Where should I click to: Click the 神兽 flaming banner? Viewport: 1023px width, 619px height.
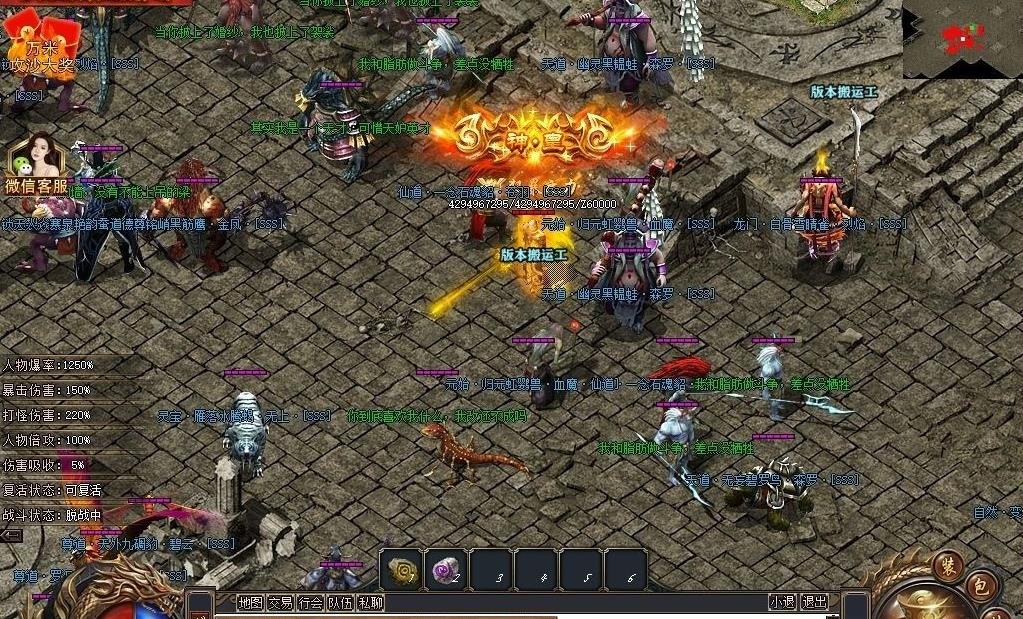[546, 136]
